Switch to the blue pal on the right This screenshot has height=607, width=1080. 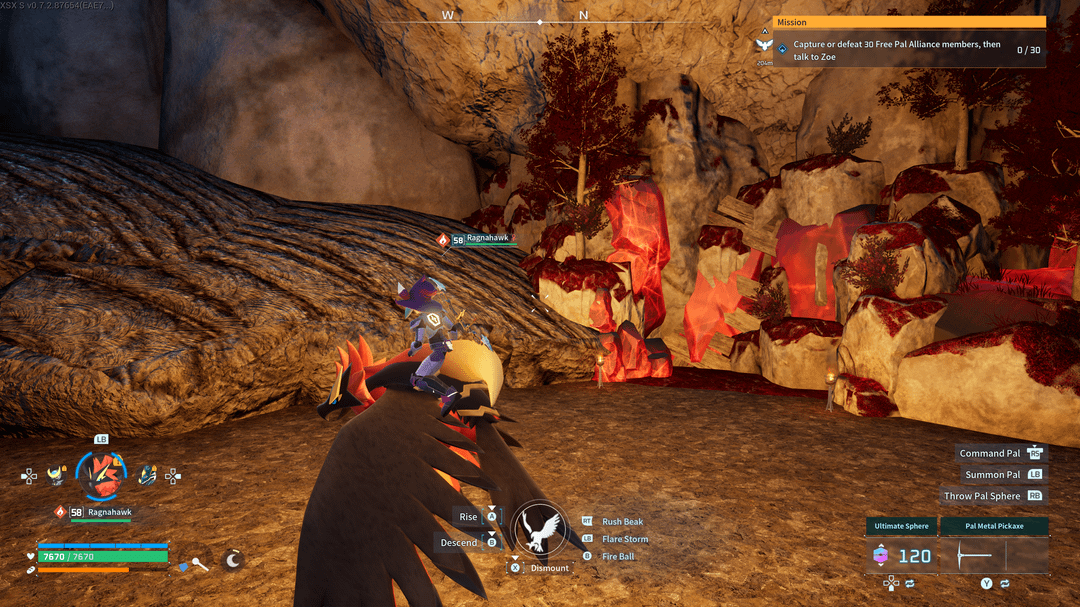pyautogui.click(x=147, y=474)
